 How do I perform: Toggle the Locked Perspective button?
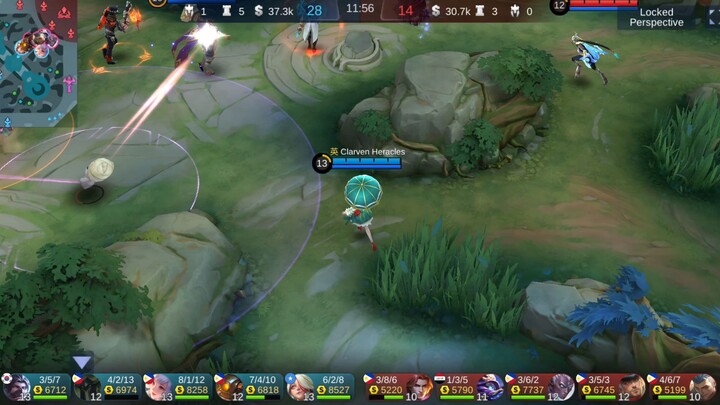click(656, 17)
